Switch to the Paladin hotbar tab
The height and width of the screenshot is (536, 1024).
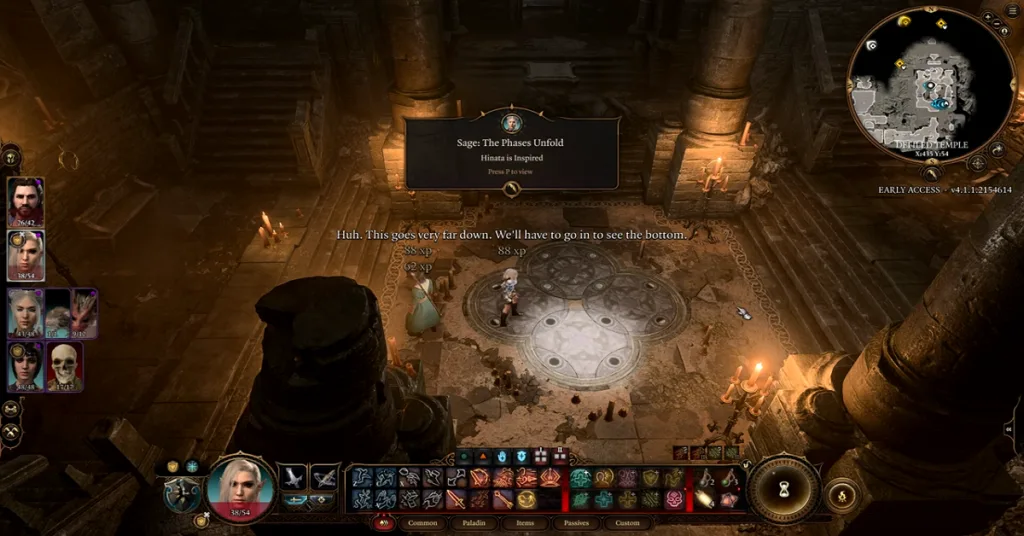(474, 523)
